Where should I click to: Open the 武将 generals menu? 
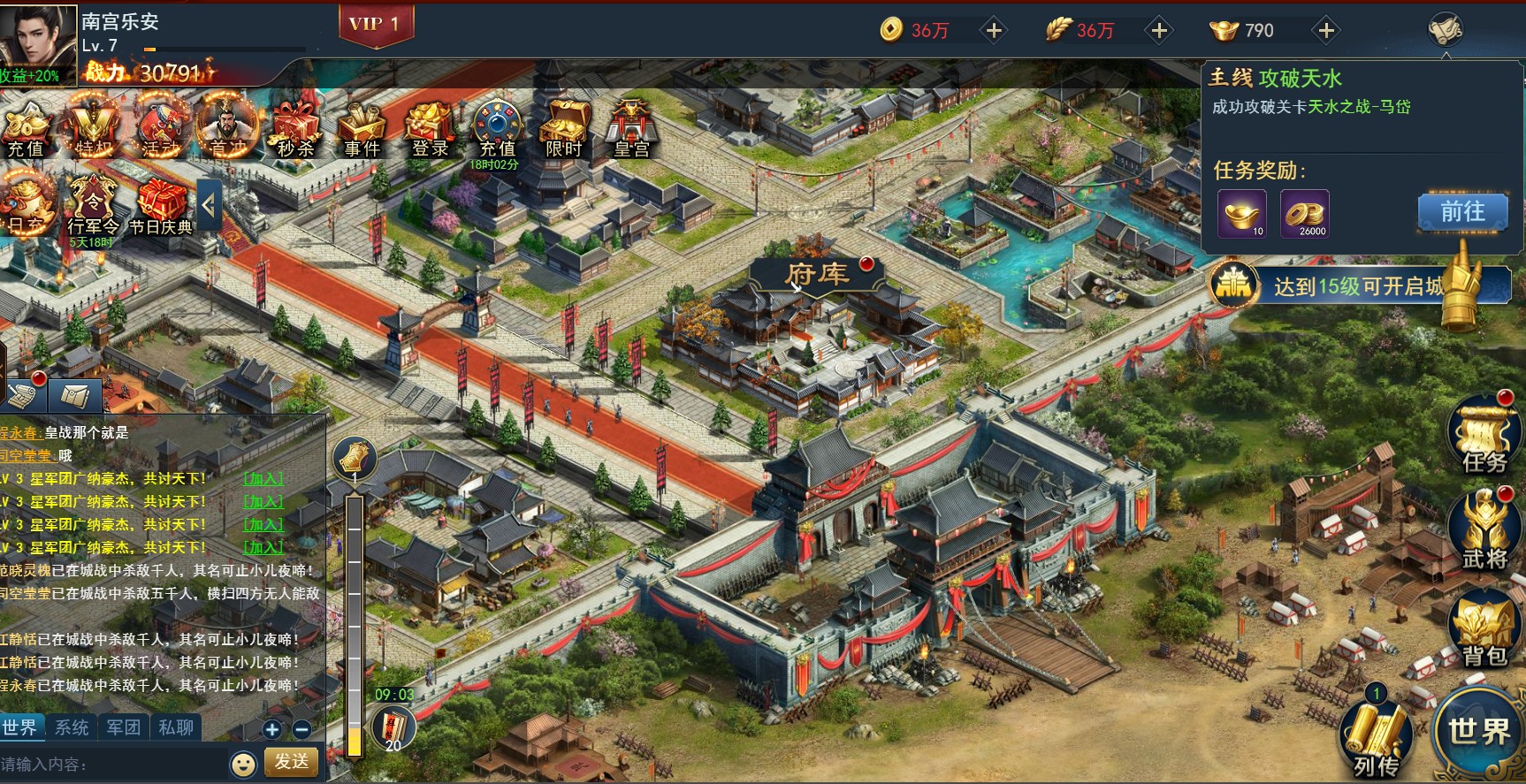1484,533
